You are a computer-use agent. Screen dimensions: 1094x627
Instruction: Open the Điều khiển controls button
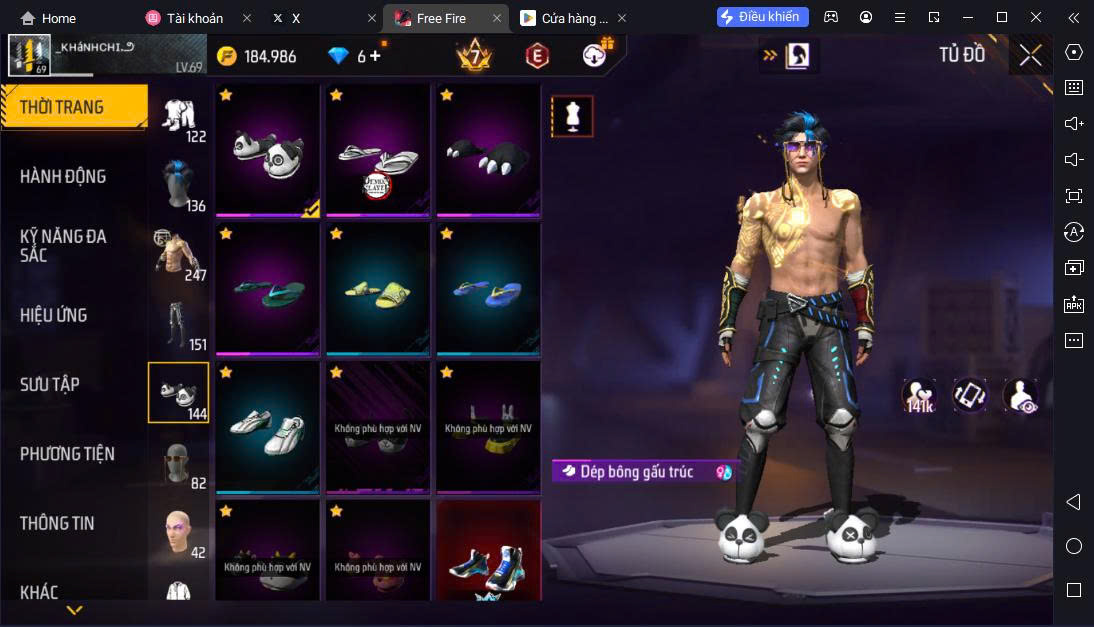(758, 17)
